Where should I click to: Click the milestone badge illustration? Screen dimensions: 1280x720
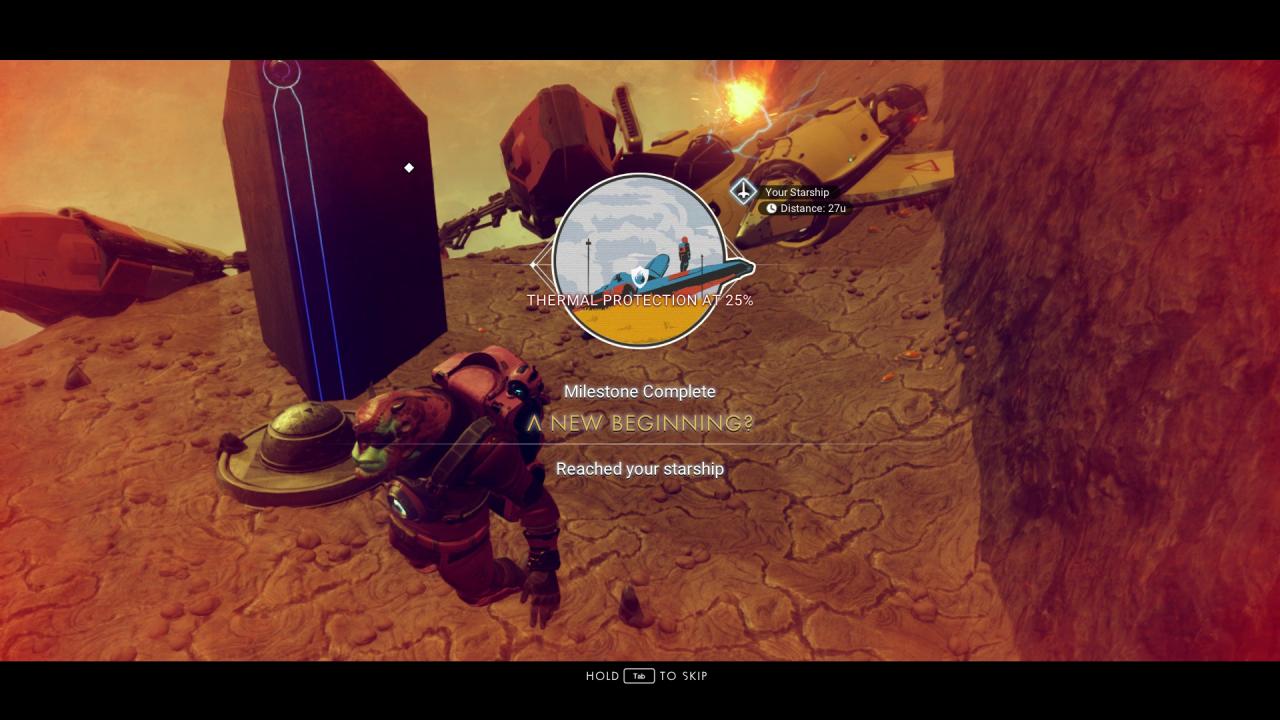tap(640, 260)
